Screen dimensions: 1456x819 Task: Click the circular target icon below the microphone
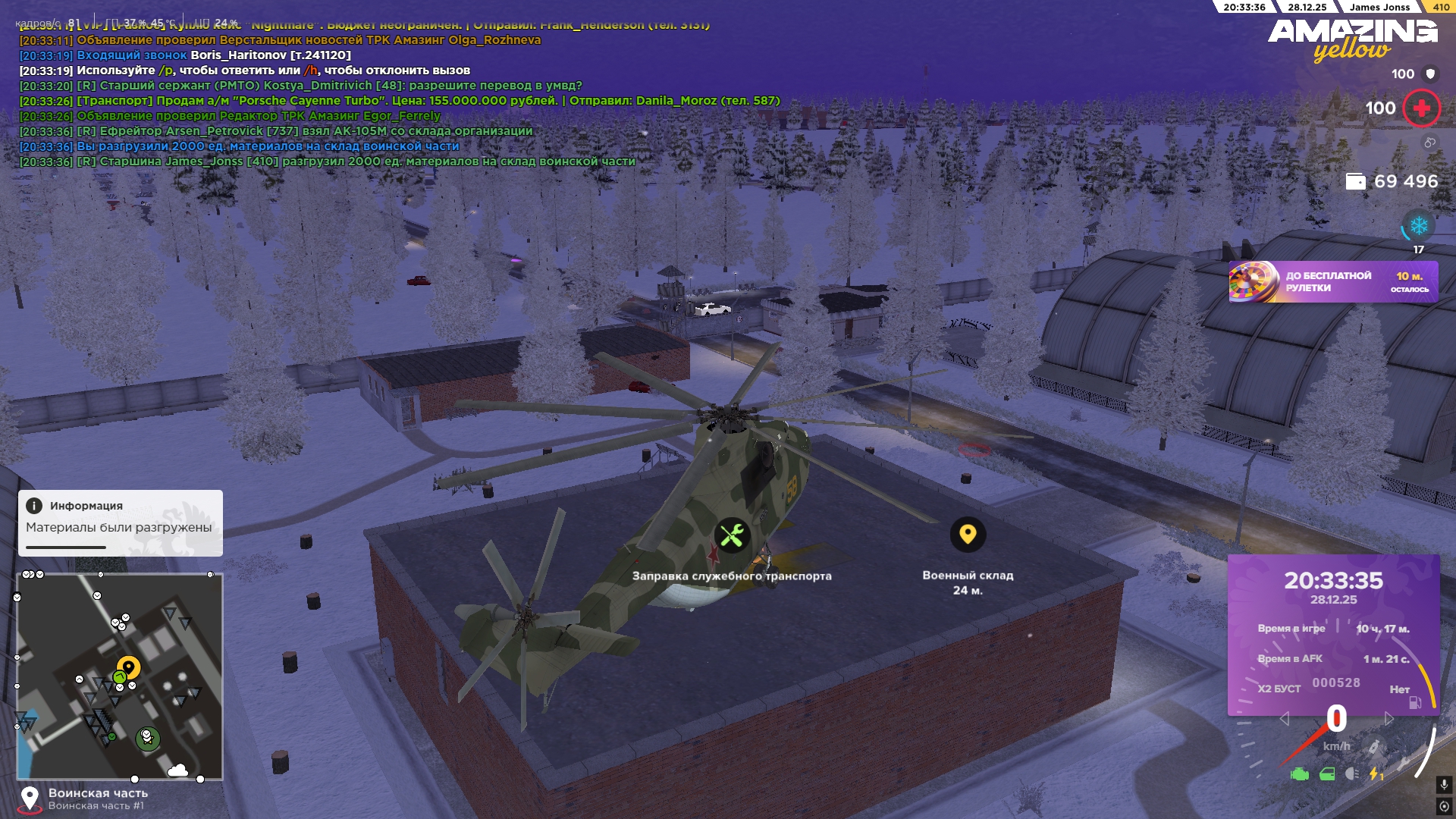pos(1444,806)
